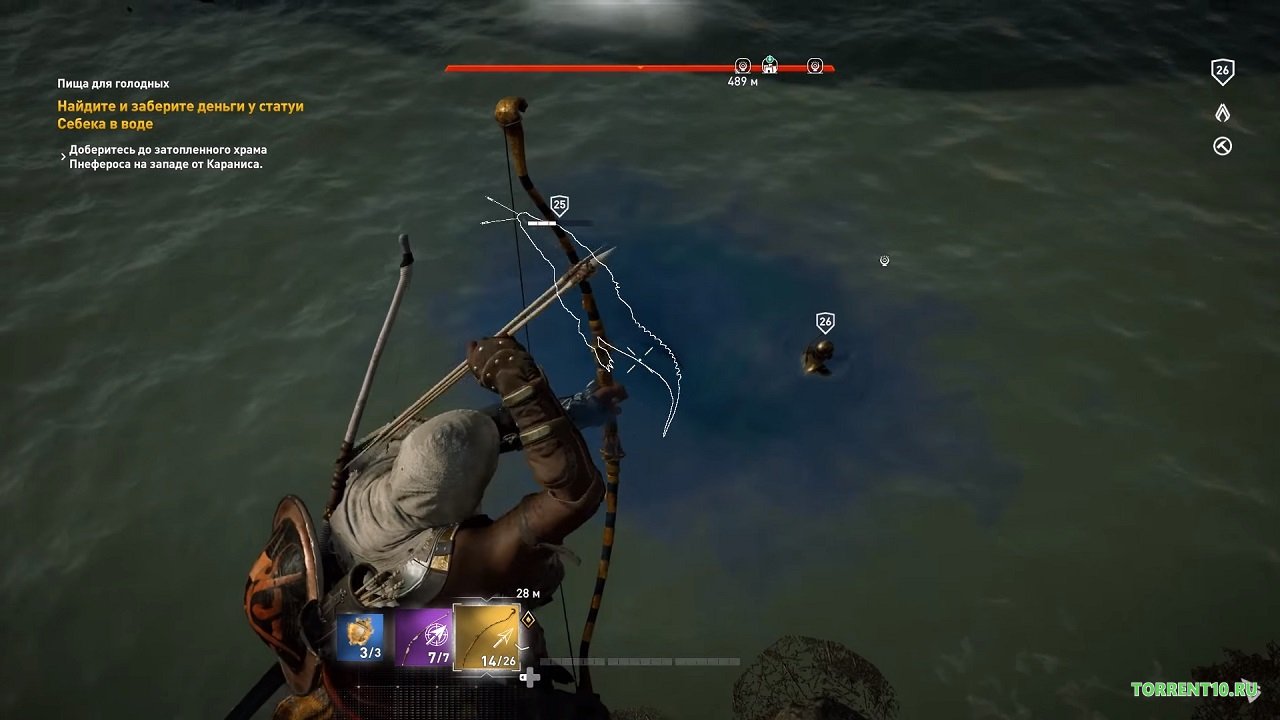The image size is (1280, 720).
Task: Open the "Пища для голодных" quest tracker
Action: 113,84
